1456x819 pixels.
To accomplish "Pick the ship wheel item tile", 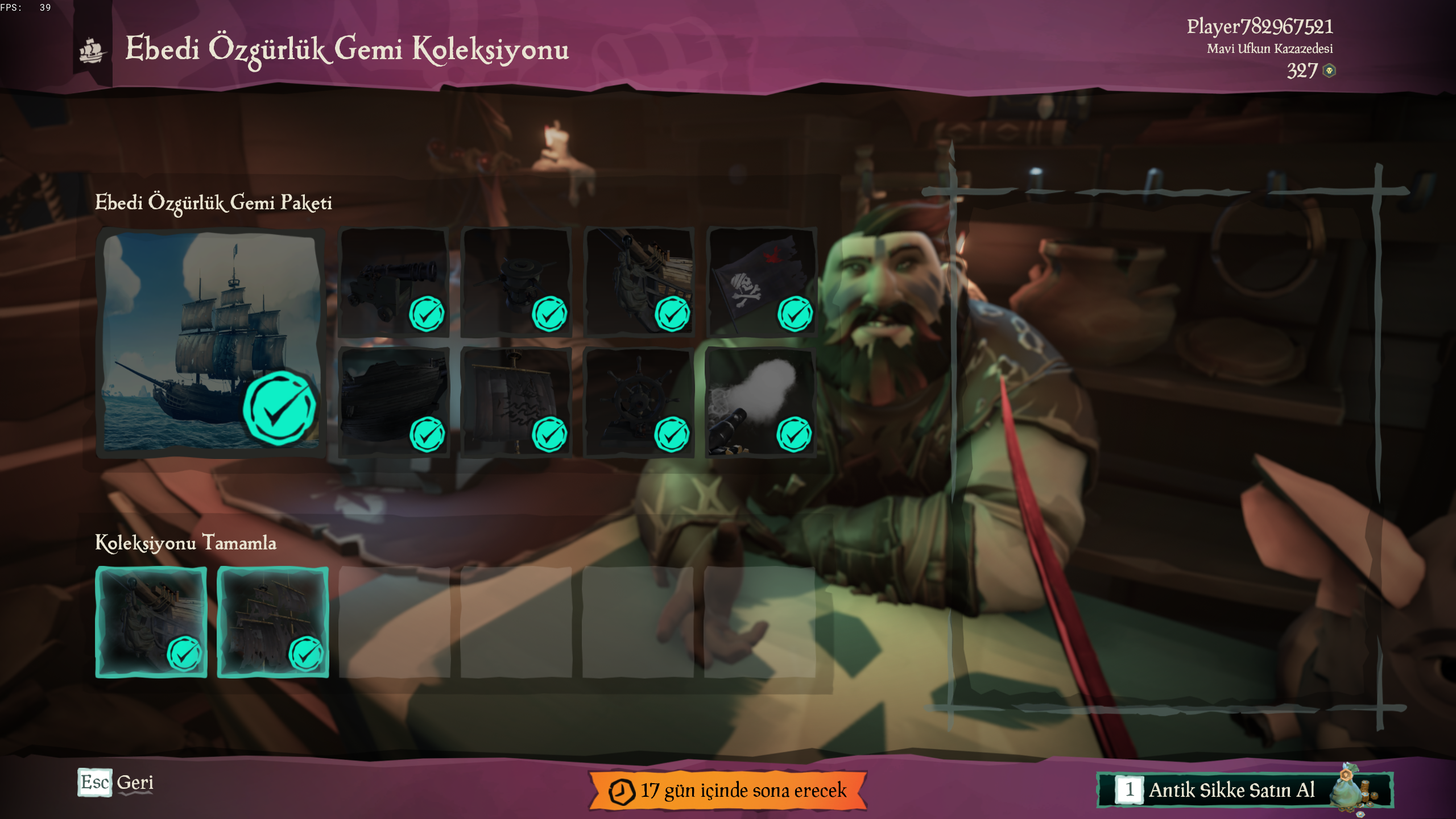I will (638, 403).
